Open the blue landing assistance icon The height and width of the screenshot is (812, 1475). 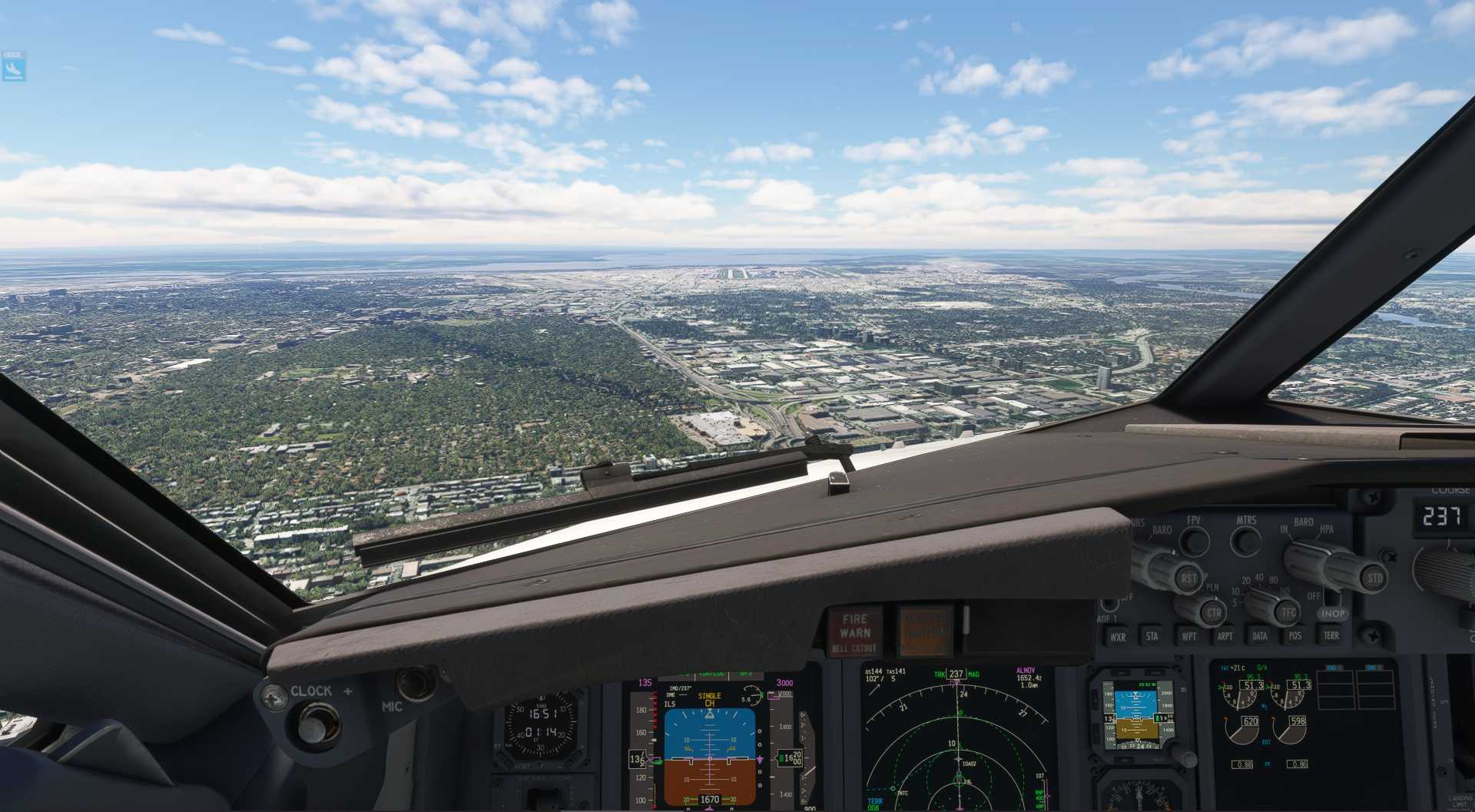(x=14, y=68)
